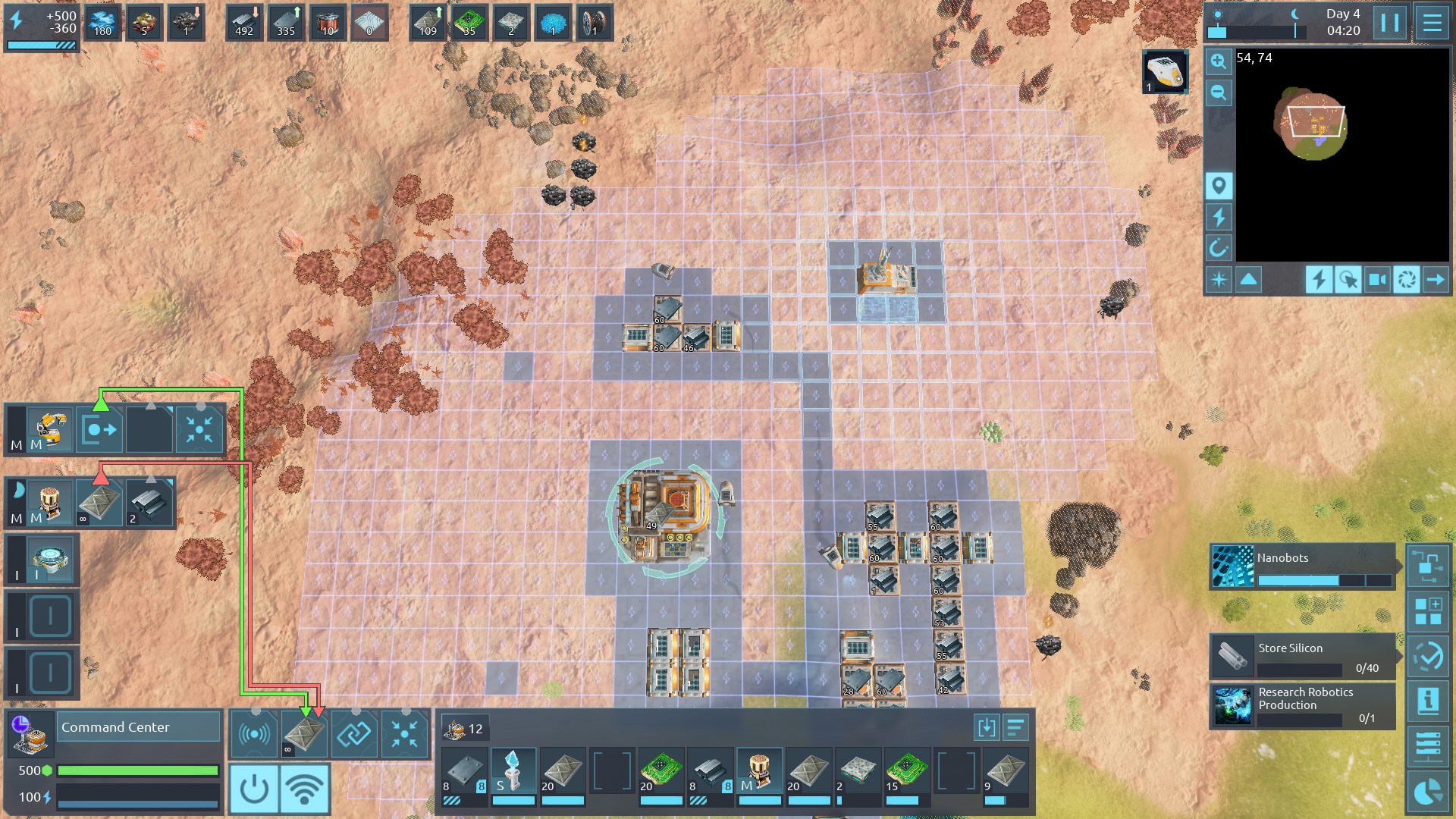1456x819 pixels.
Task: Open the inventory sort options button
Action: [x=1015, y=729]
